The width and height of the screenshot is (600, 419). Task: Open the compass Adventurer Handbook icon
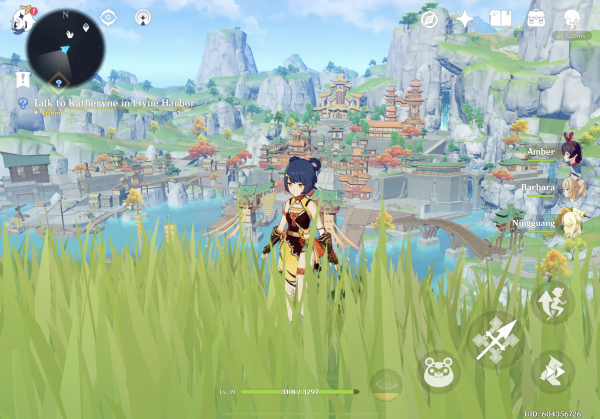click(430, 19)
